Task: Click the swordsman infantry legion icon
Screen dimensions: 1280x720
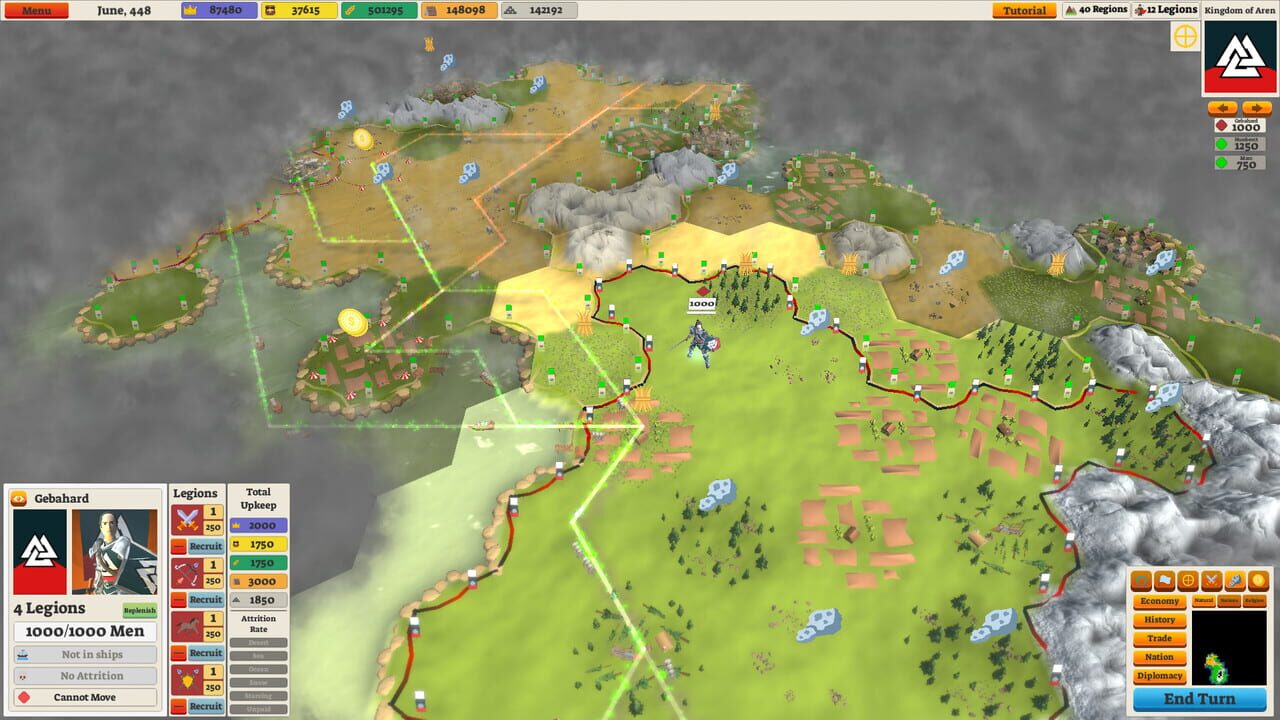Action: (x=188, y=520)
